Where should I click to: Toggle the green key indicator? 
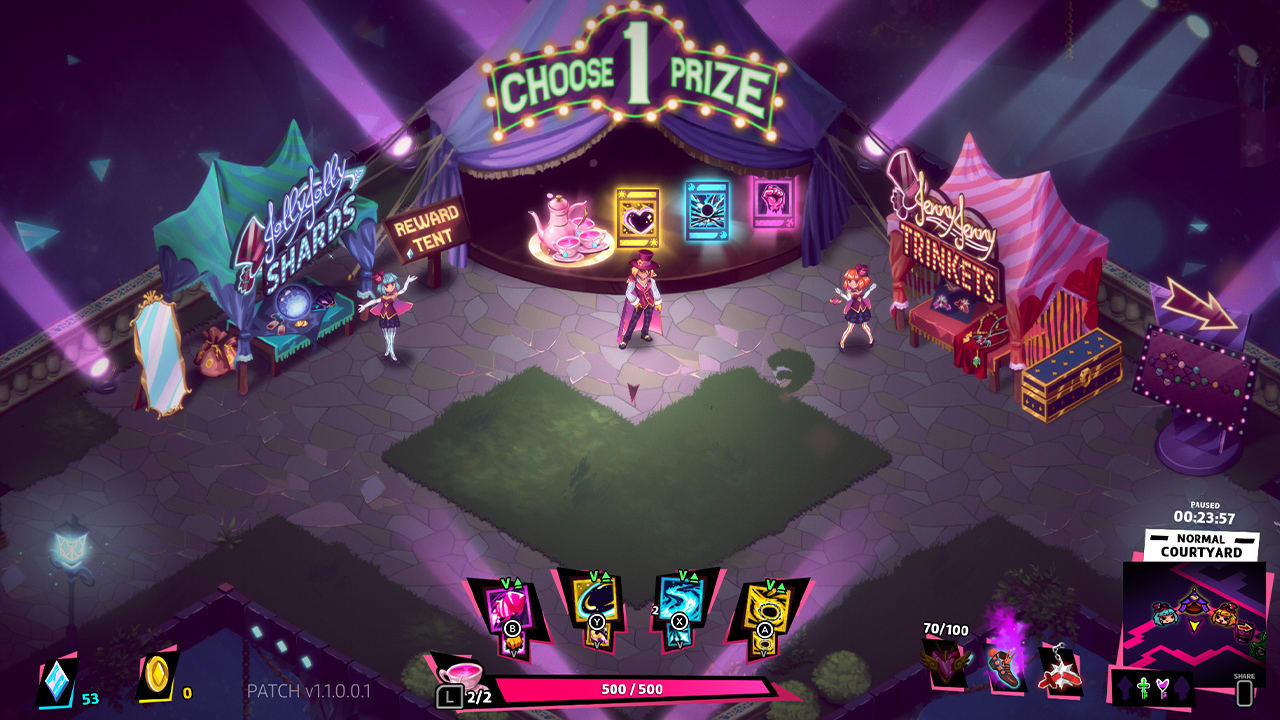tap(1144, 686)
